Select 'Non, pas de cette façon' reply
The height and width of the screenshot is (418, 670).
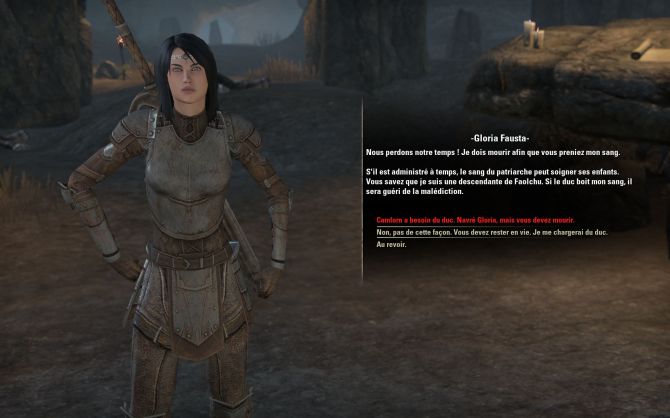(491, 232)
